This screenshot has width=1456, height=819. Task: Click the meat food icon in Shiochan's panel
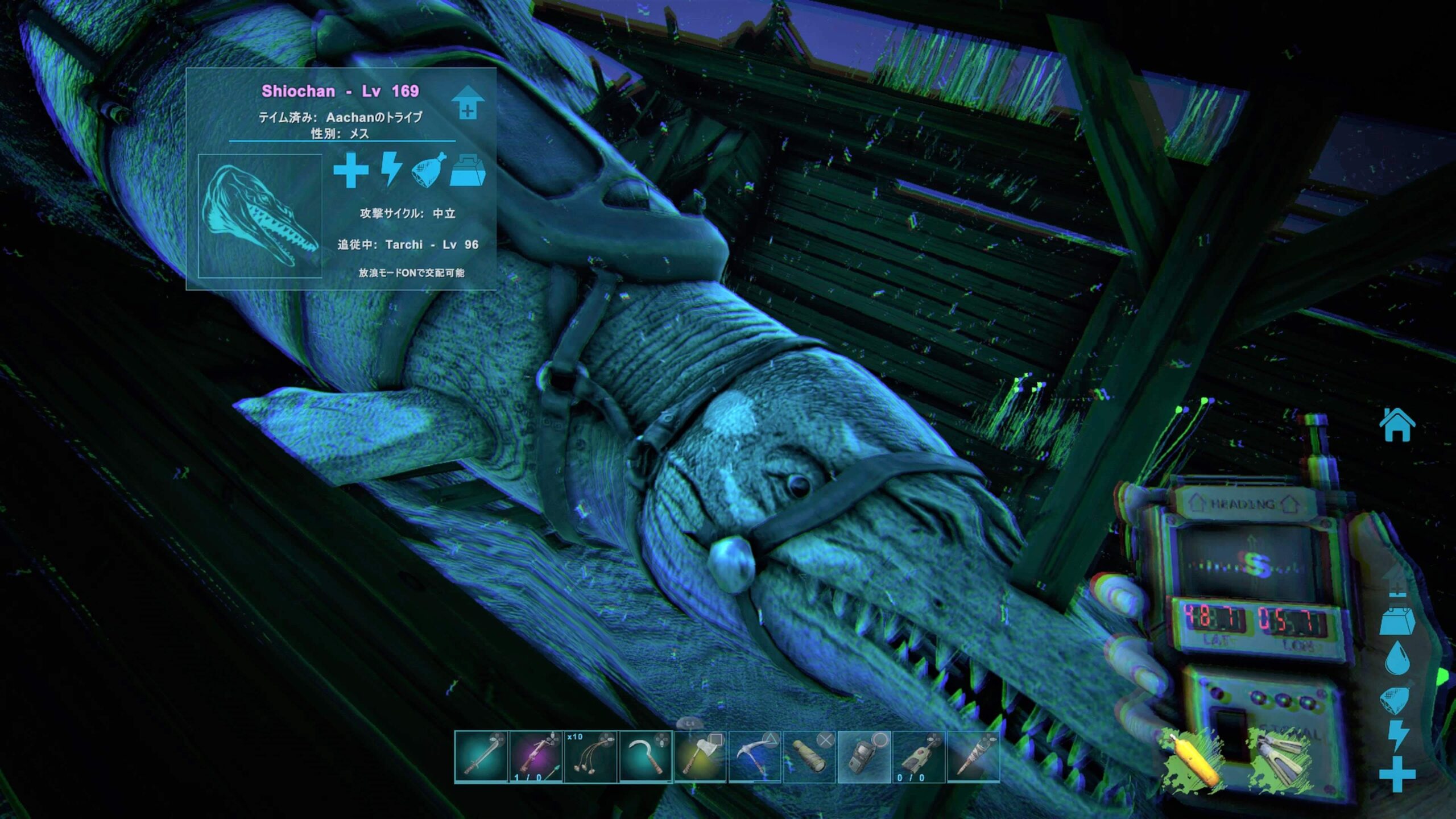pyautogui.click(x=428, y=170)
